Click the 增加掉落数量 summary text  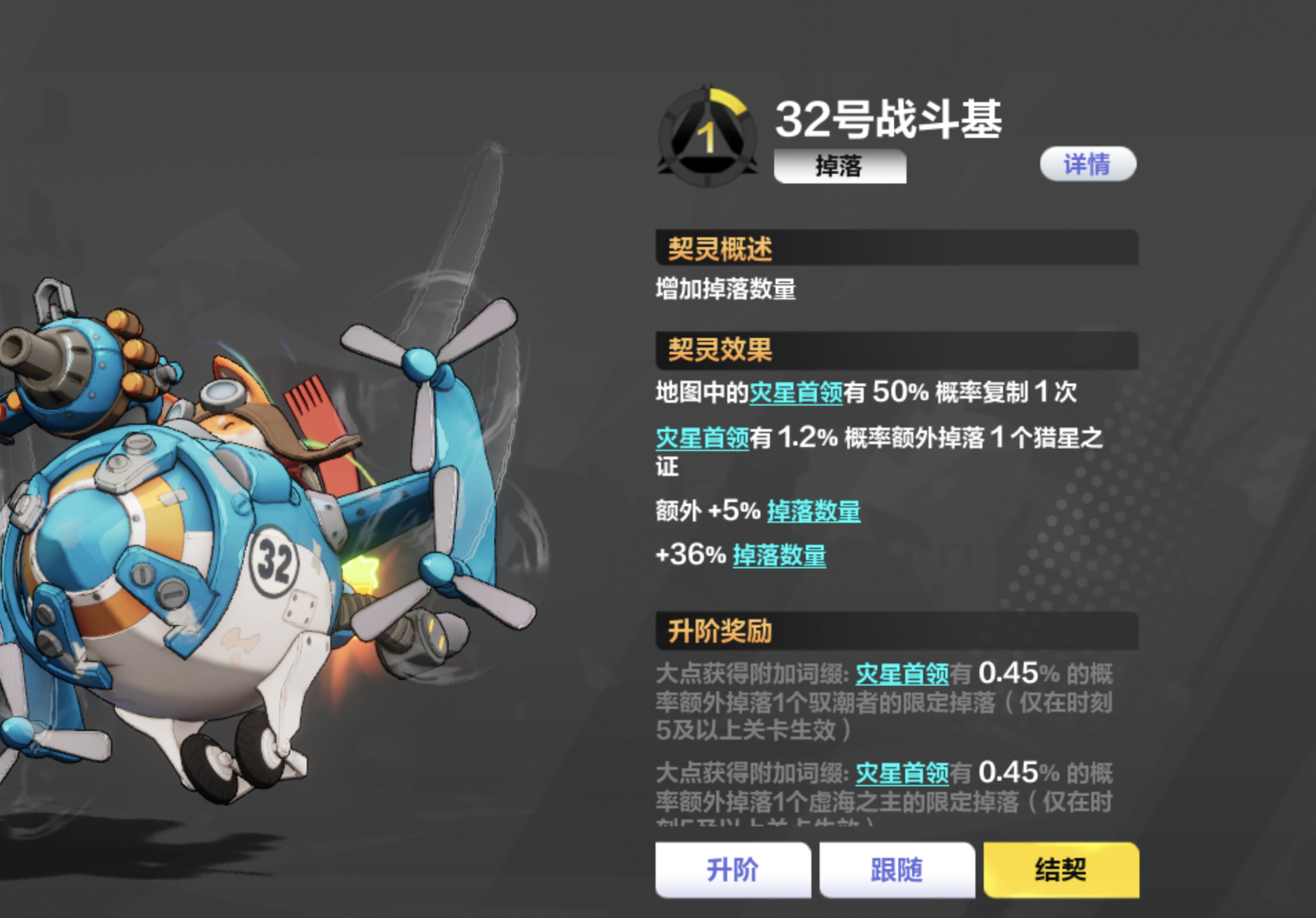pos(726,290)
